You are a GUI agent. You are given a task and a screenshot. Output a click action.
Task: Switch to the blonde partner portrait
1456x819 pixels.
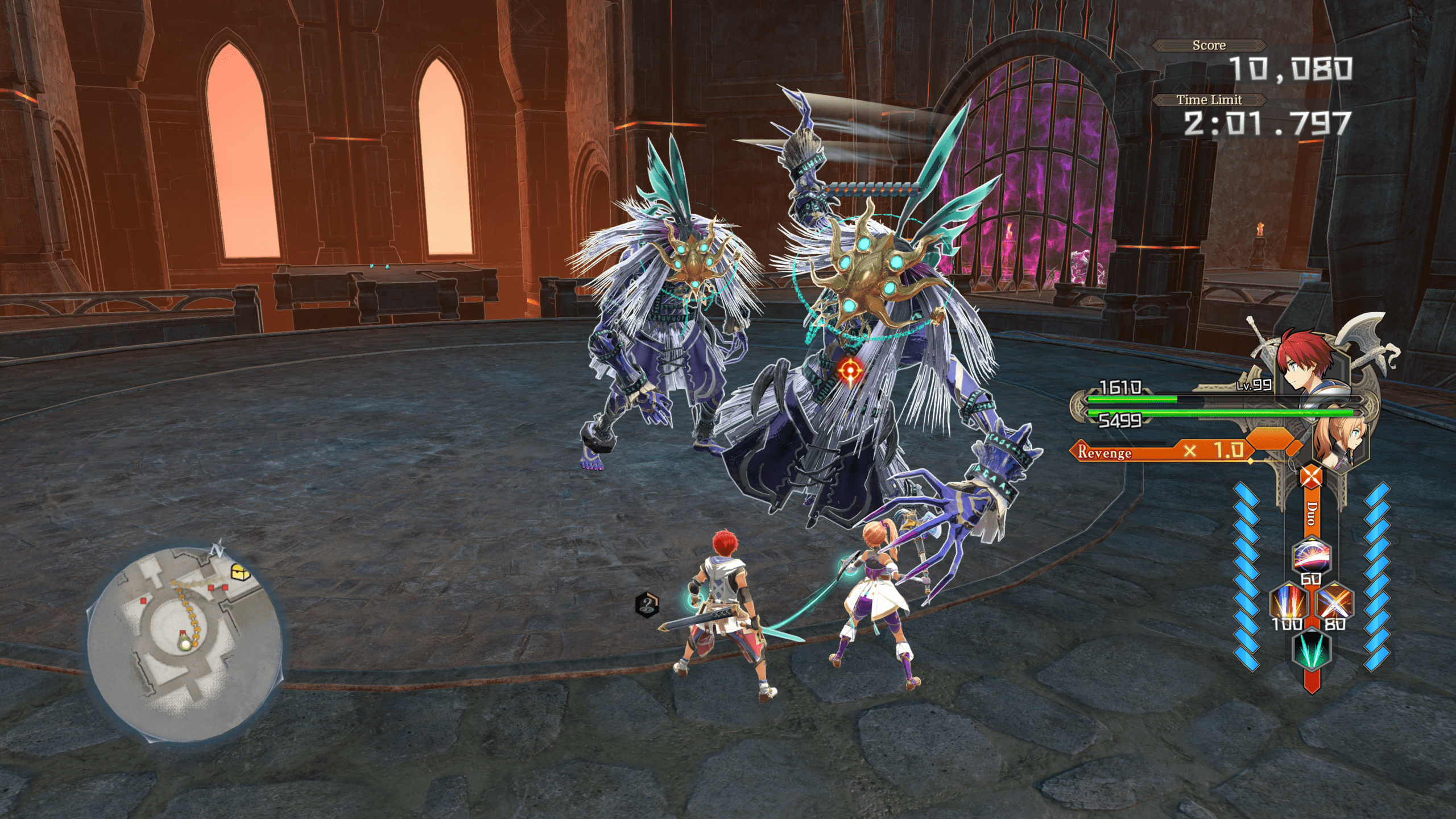tap(1339, 441)
